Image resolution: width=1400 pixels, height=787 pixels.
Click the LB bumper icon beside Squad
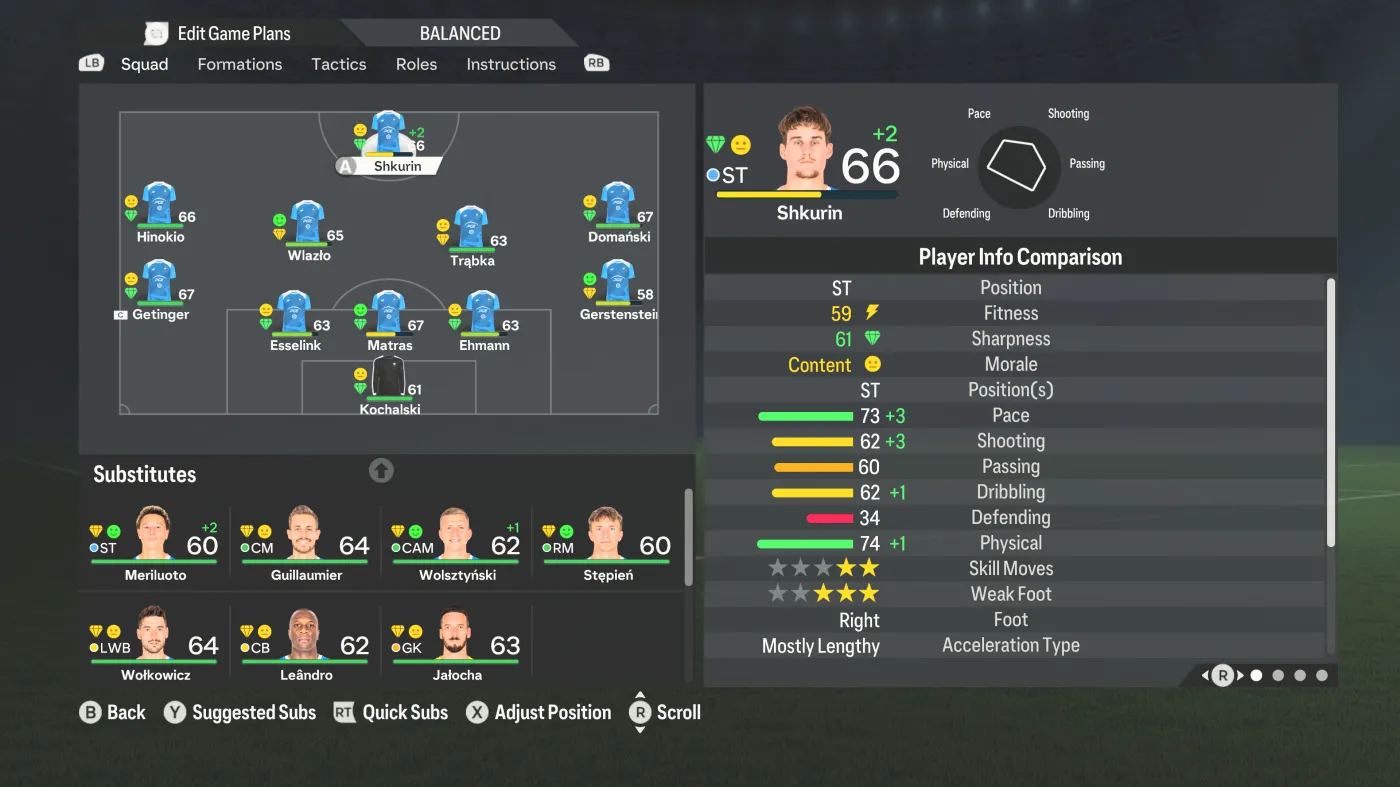tap(91, 62)
